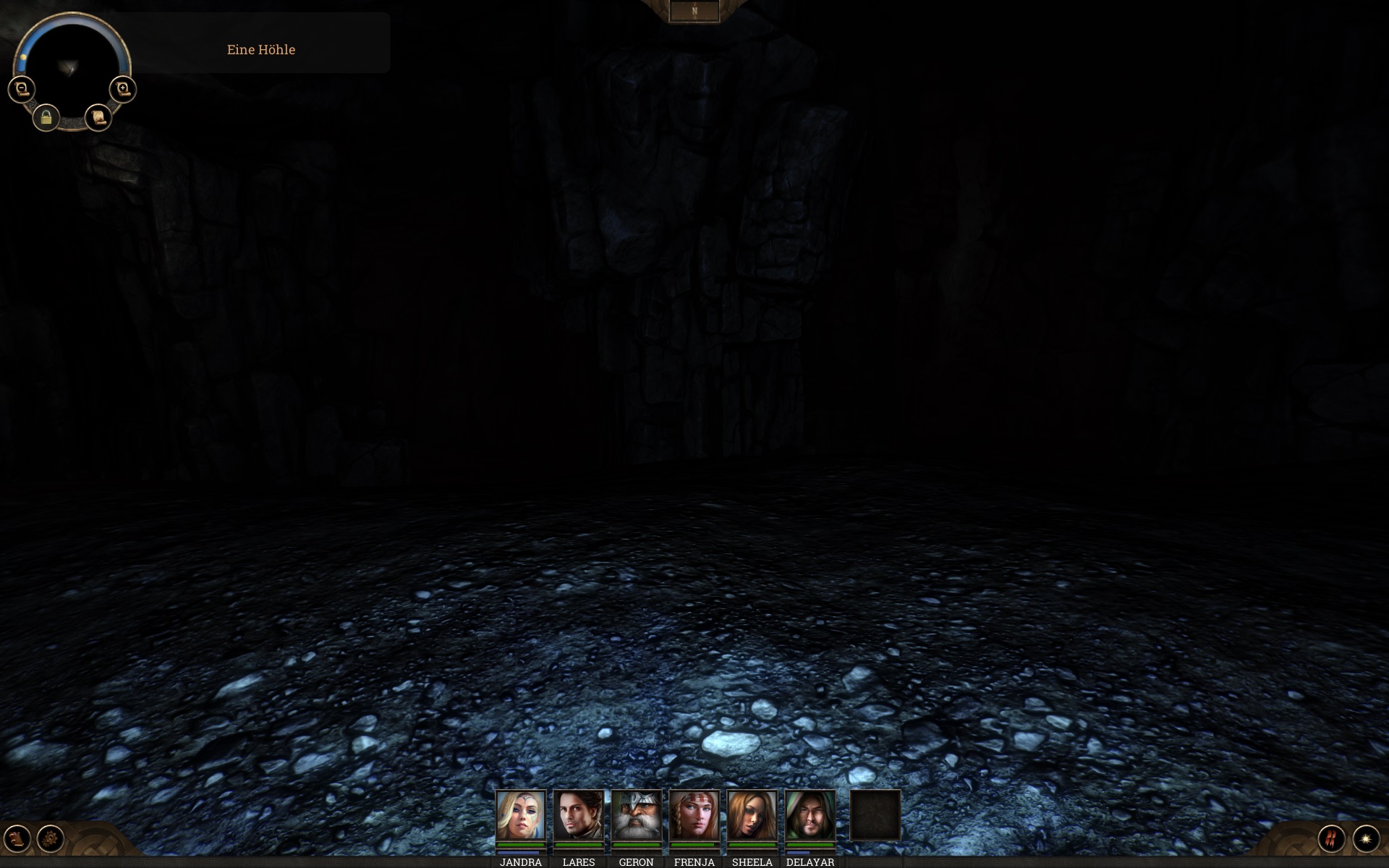This screenshot has width=1389, height=868.
Task: Pick Frenja's party portrait
Action: 694,815
